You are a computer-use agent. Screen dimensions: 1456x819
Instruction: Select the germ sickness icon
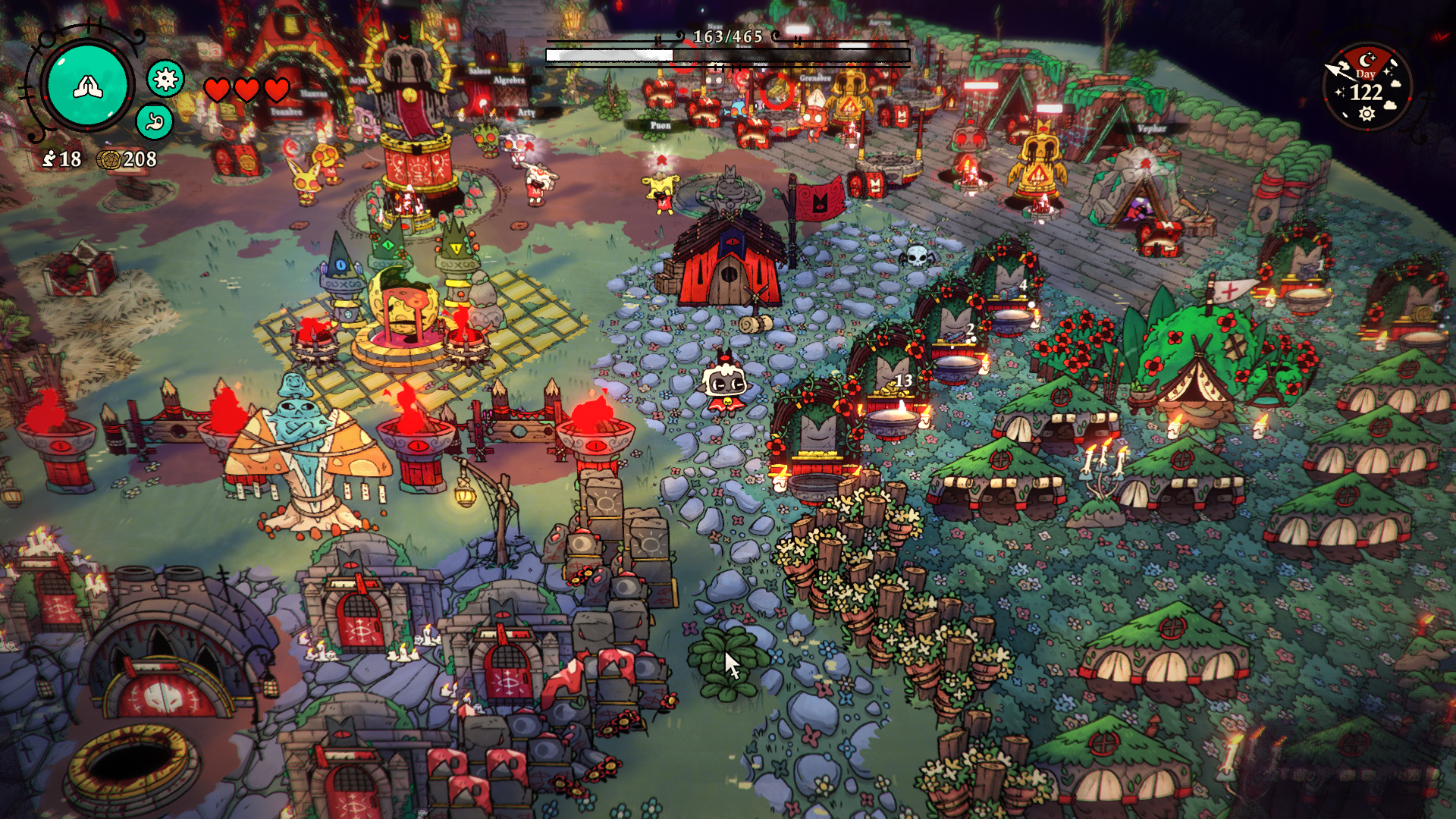165,78
